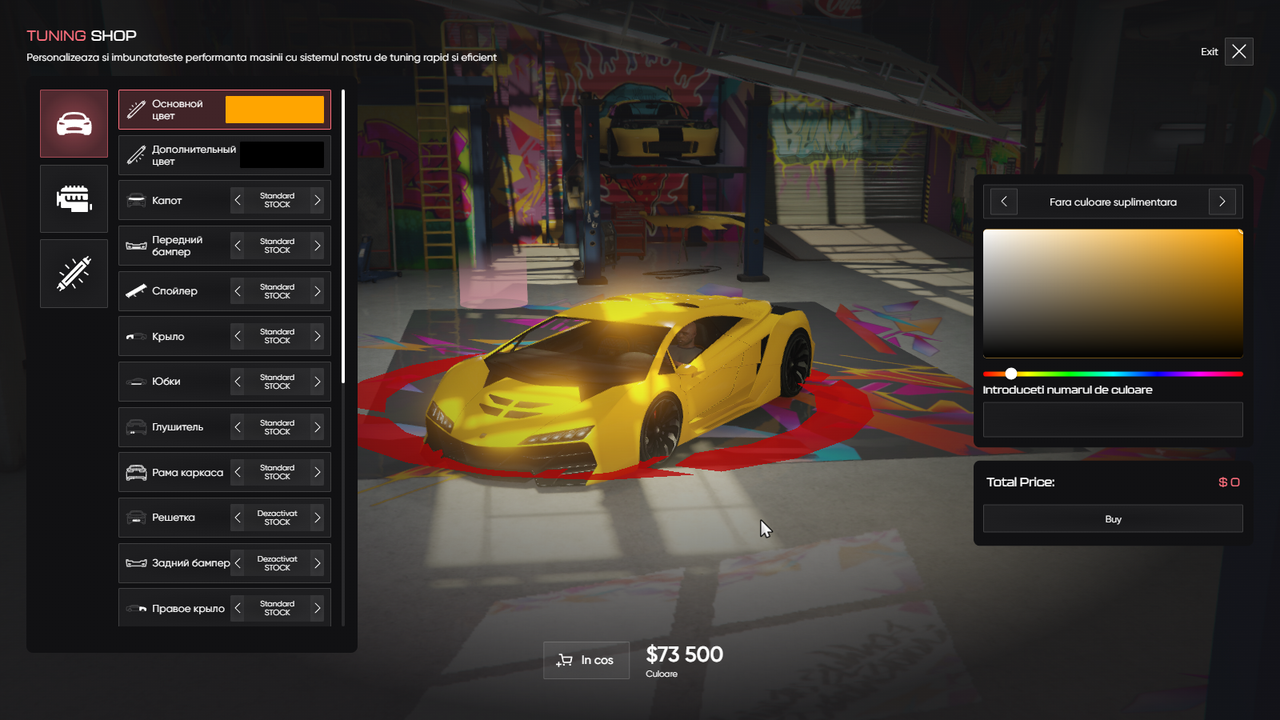Advance the Спойлер option right arrow
The height and width of the screenshot is (720, 1280).
coord(317,291)
